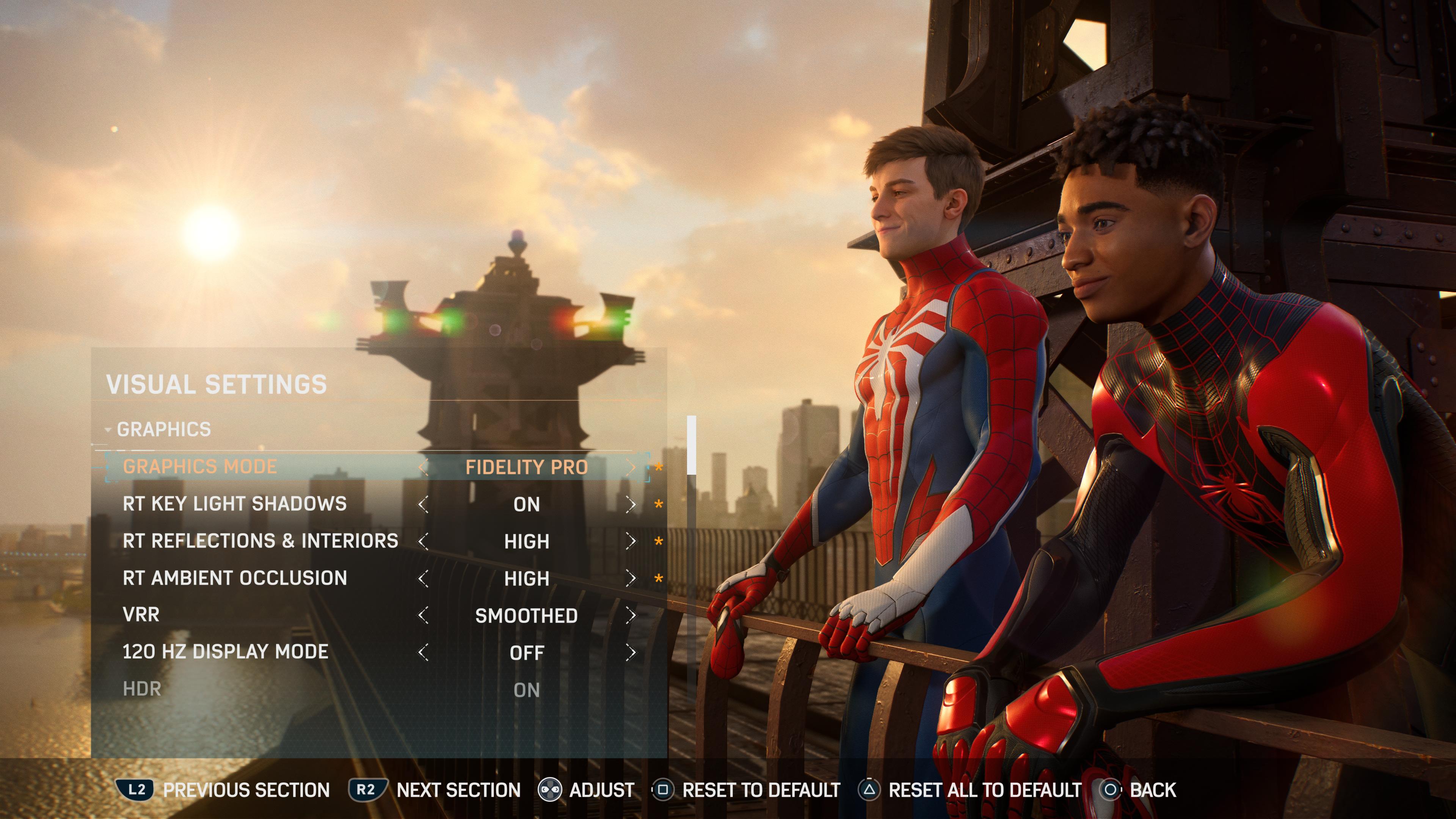Select the RT Key Light Shadows row

[x=235, y=504]
